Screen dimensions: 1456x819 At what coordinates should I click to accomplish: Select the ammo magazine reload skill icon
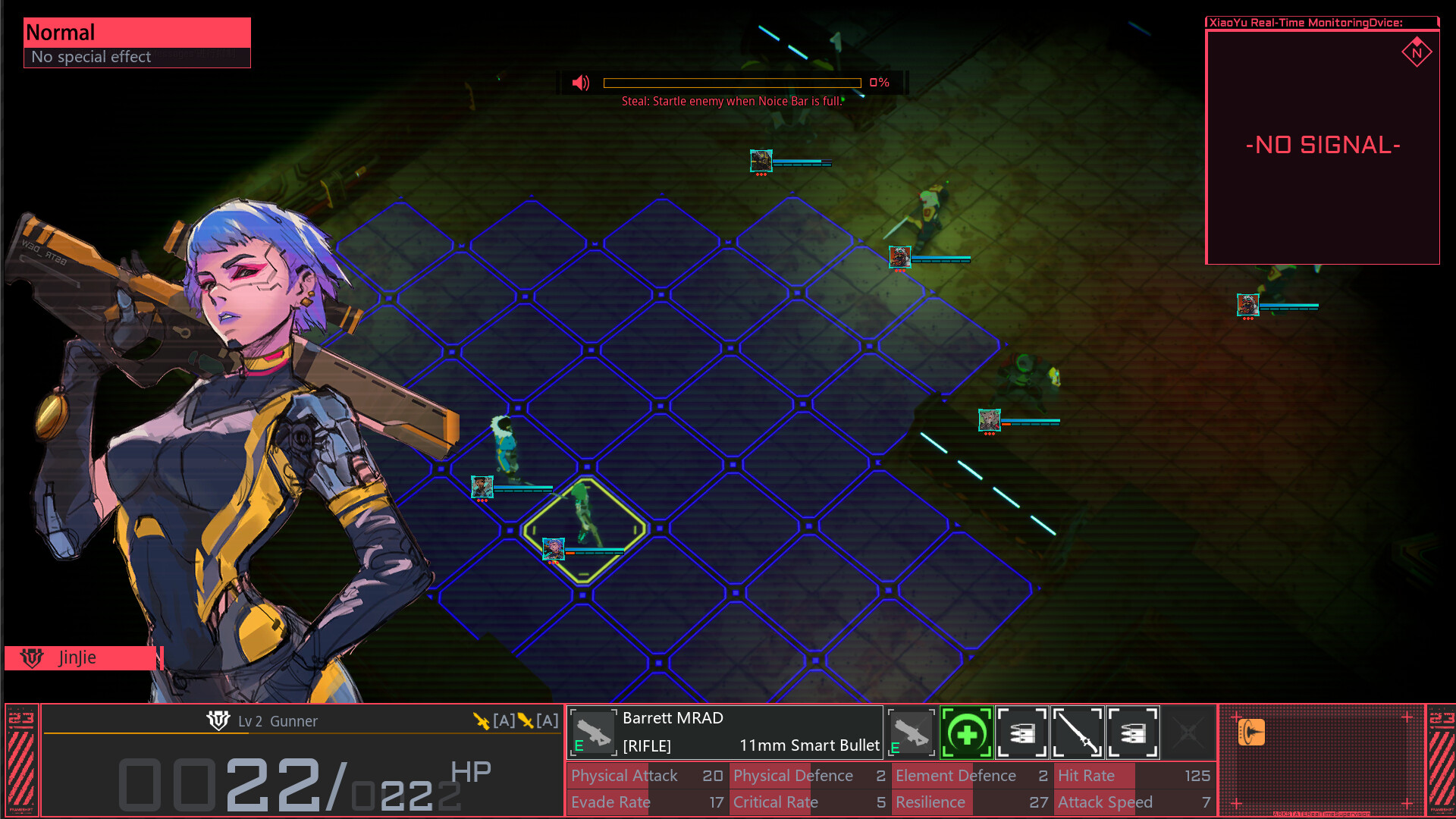(1022, 732)
